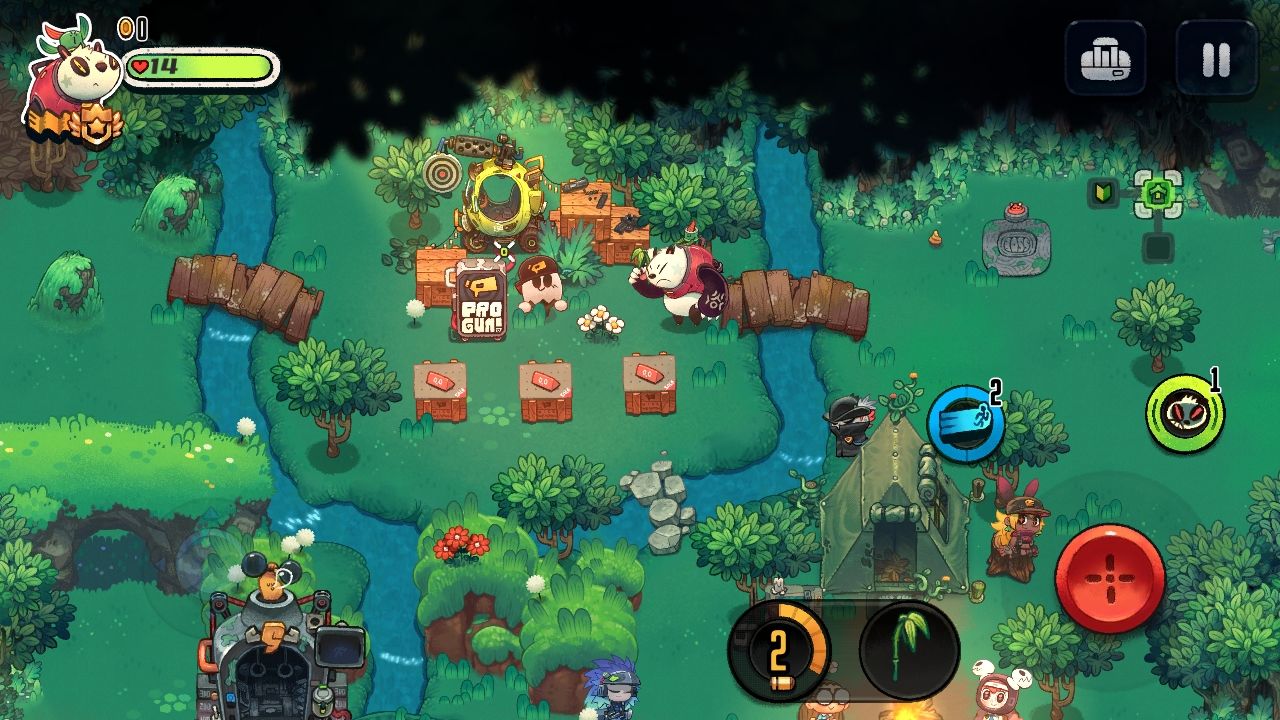Open the stats podium button
Image resolution: width=1280 pixels, height=720 pixels.
pos(1105,59)
